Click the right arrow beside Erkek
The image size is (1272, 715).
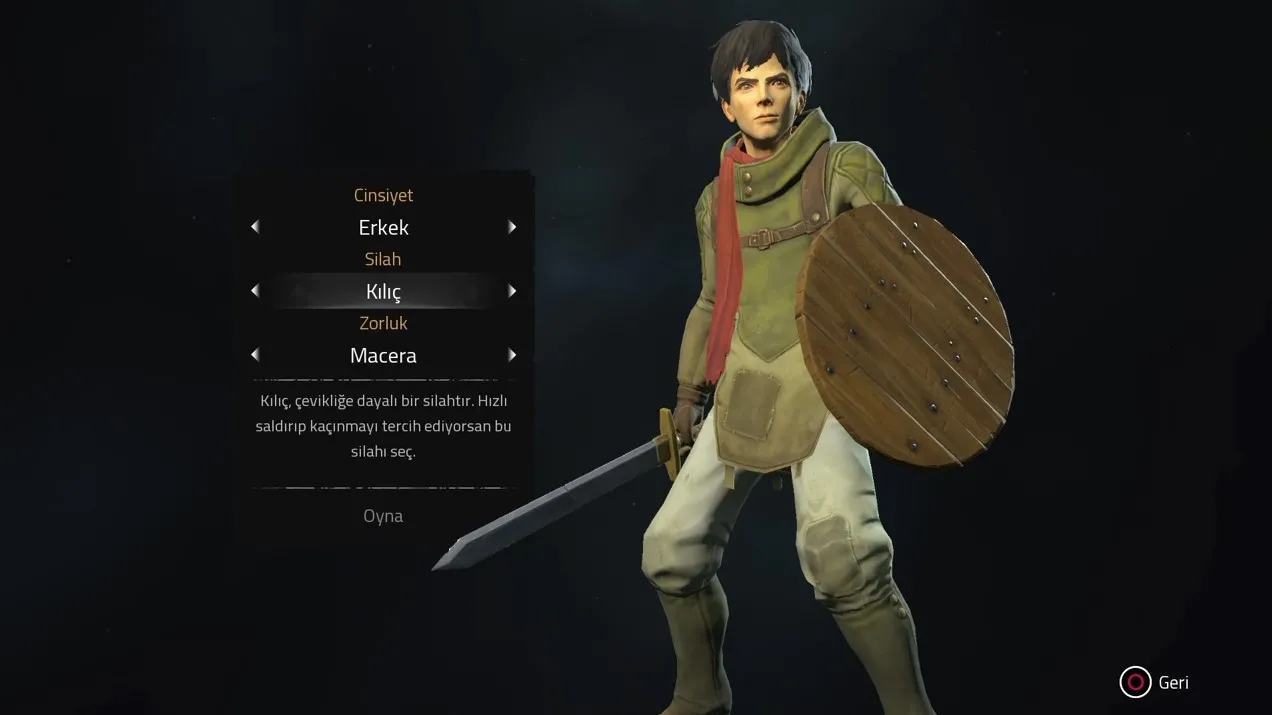point(512,227)
